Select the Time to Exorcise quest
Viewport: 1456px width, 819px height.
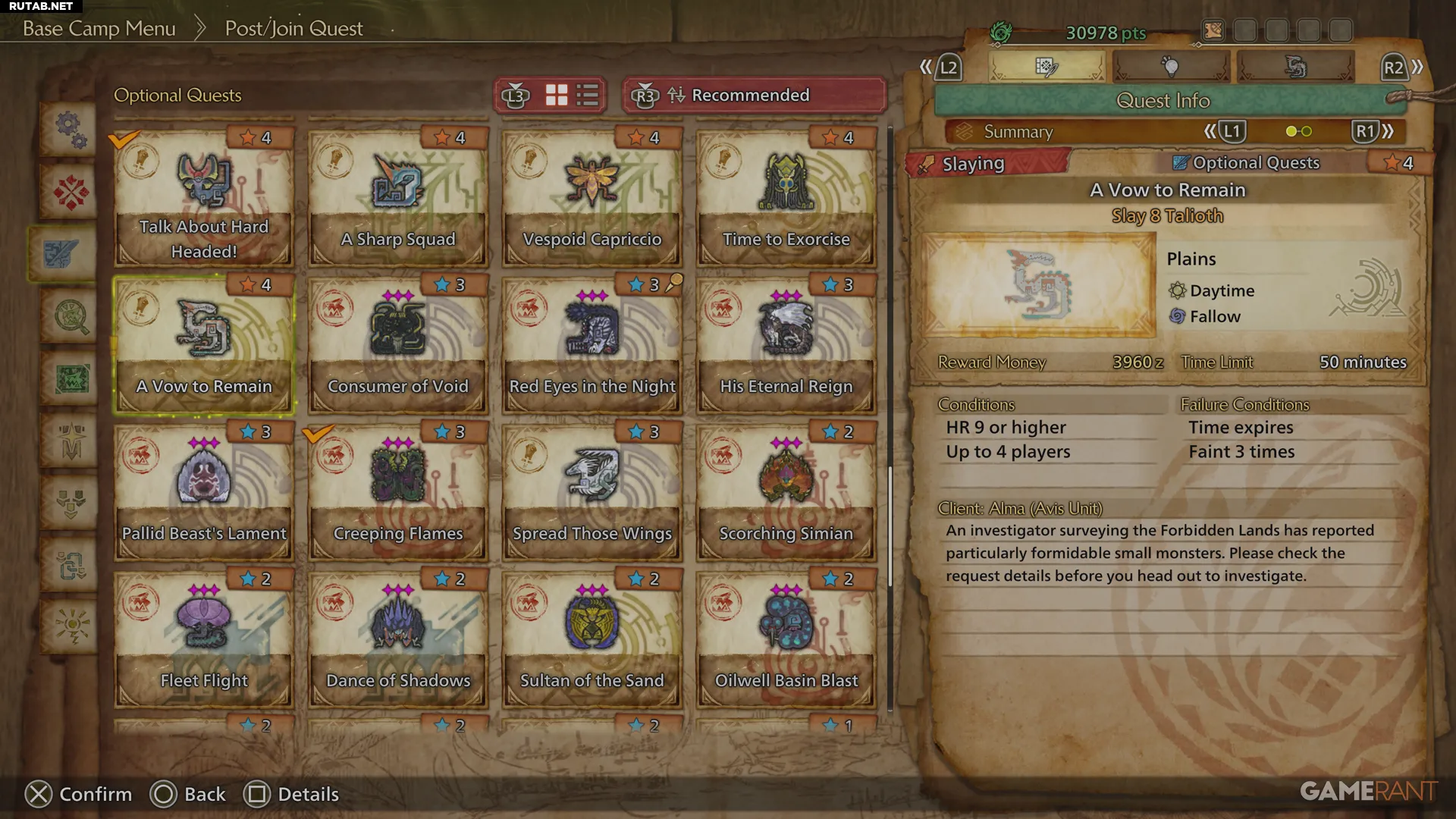tap(786, 199)
